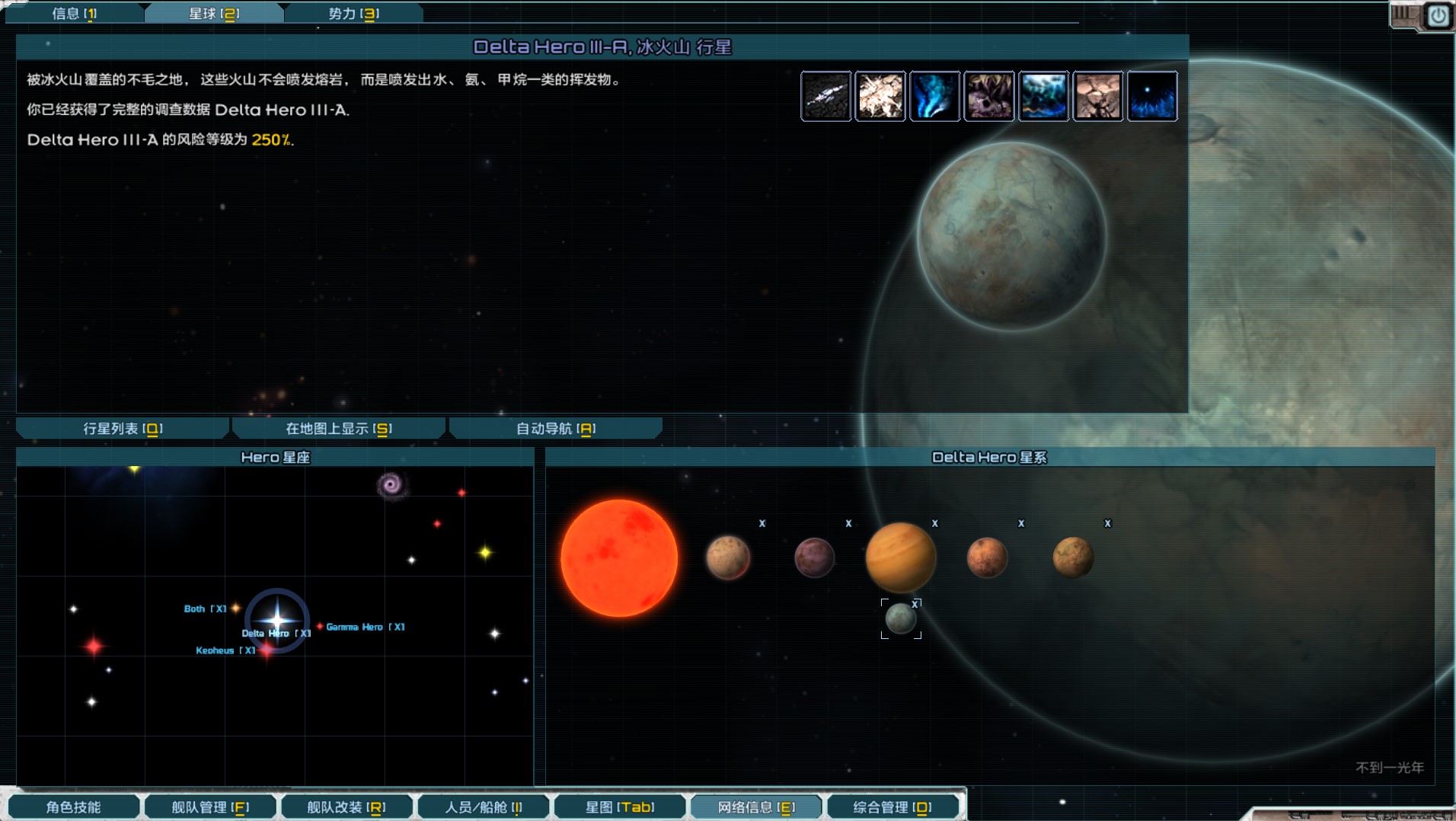1456x821 pixels.
Task: Select the orange gas giant in system view
Action: [x=900, y=557]
